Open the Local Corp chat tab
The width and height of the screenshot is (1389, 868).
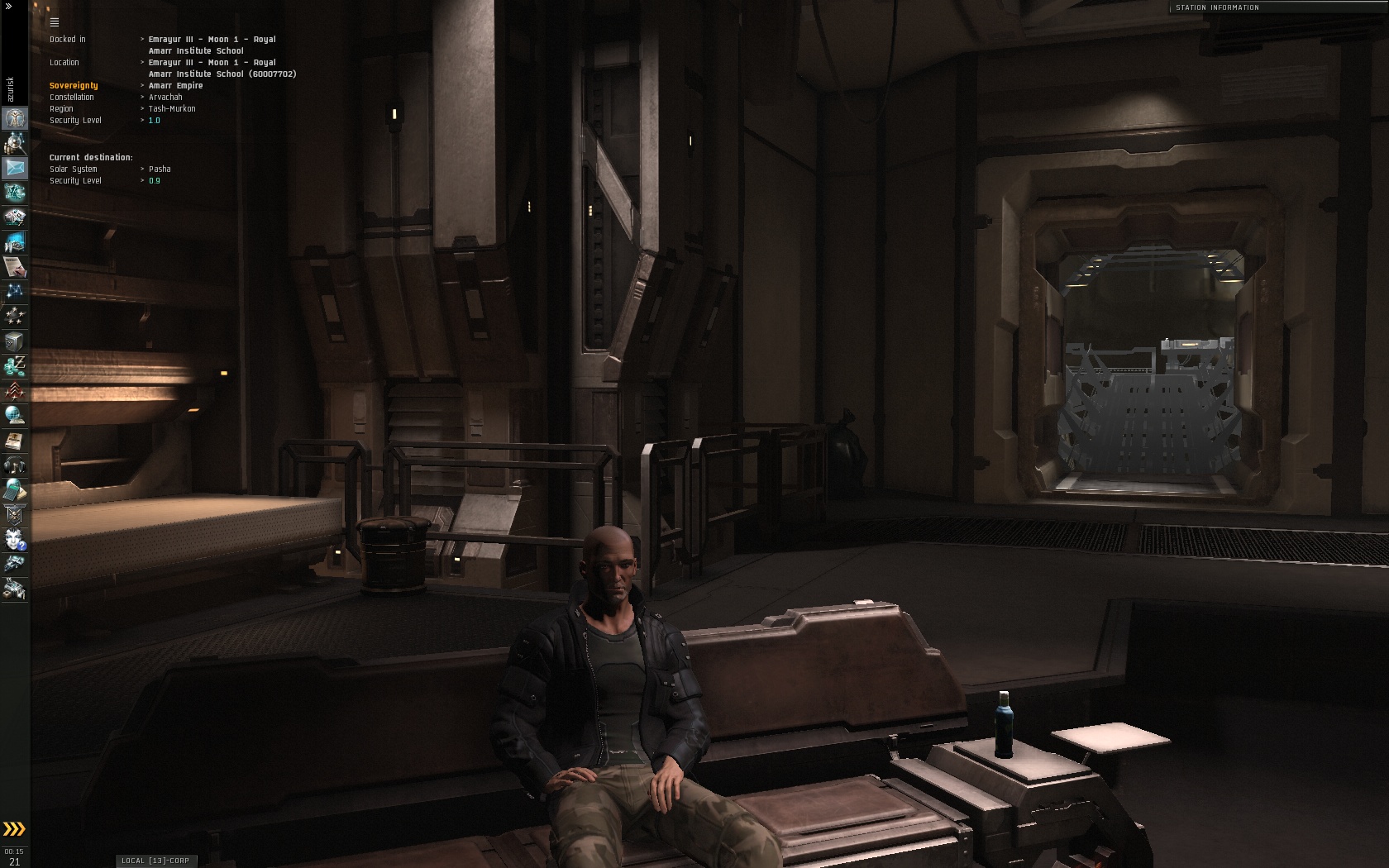155,861
